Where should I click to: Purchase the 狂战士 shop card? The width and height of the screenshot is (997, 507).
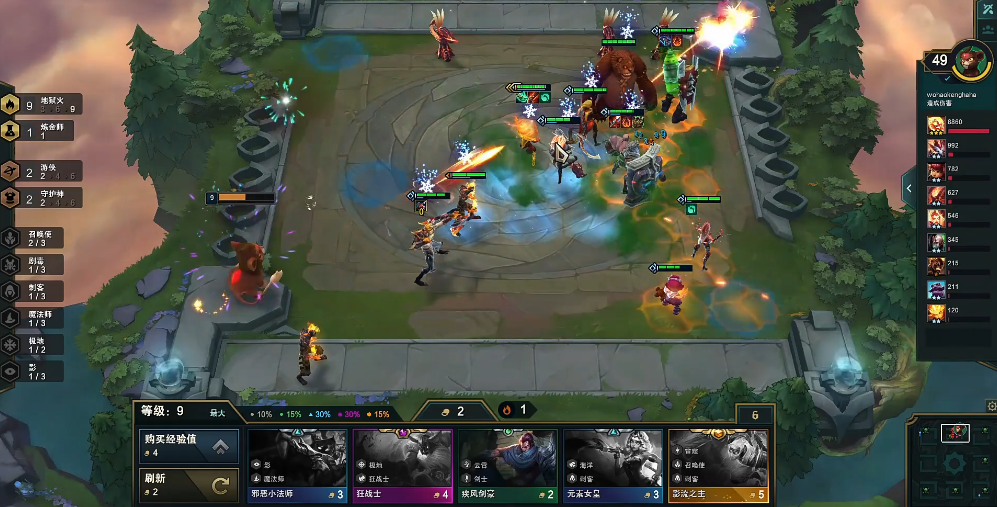pos(402,465)
